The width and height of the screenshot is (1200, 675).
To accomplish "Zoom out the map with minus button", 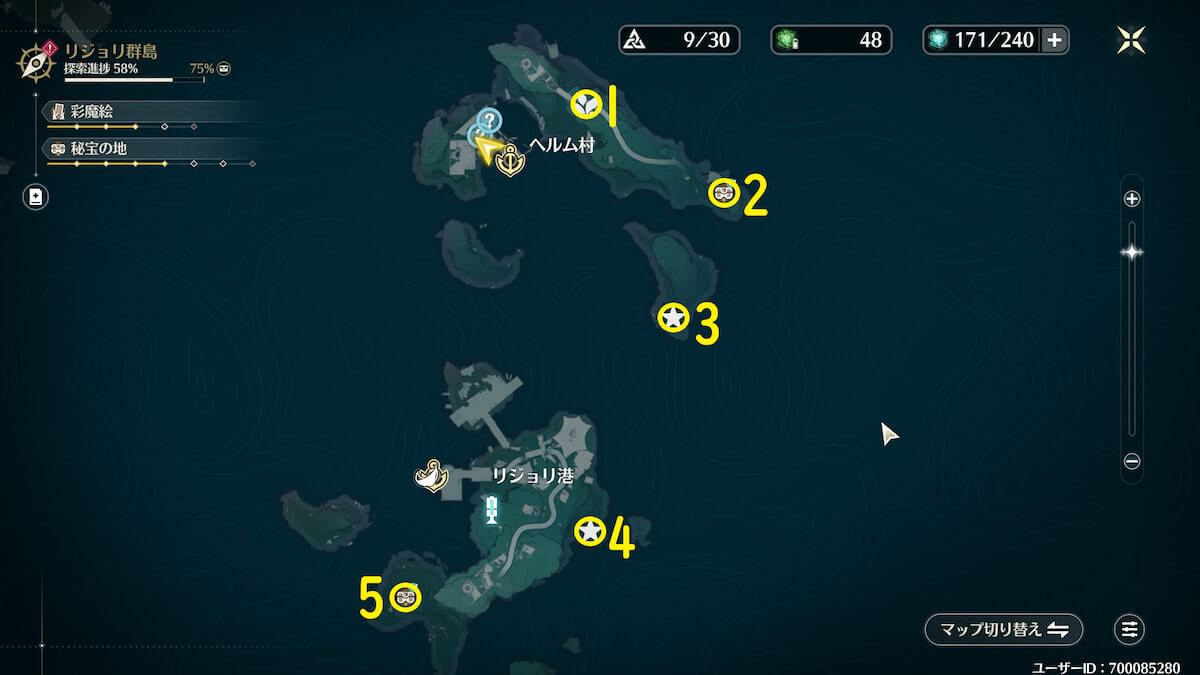I will click(x=1132, y=462).
